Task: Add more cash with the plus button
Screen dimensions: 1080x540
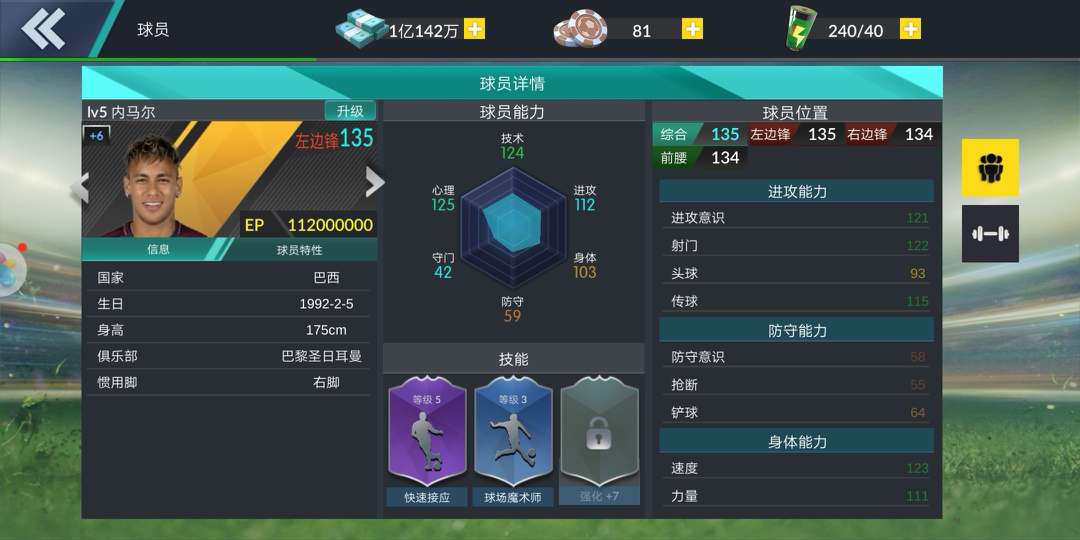Action: pos(475,29)
